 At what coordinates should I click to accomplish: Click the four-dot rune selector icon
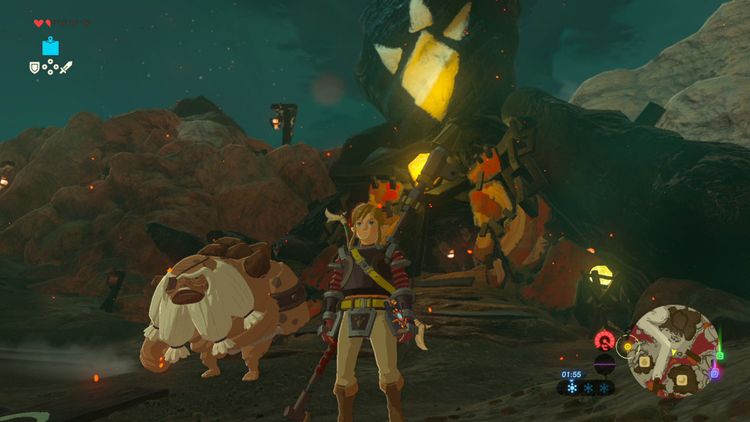tap(50, 68)
